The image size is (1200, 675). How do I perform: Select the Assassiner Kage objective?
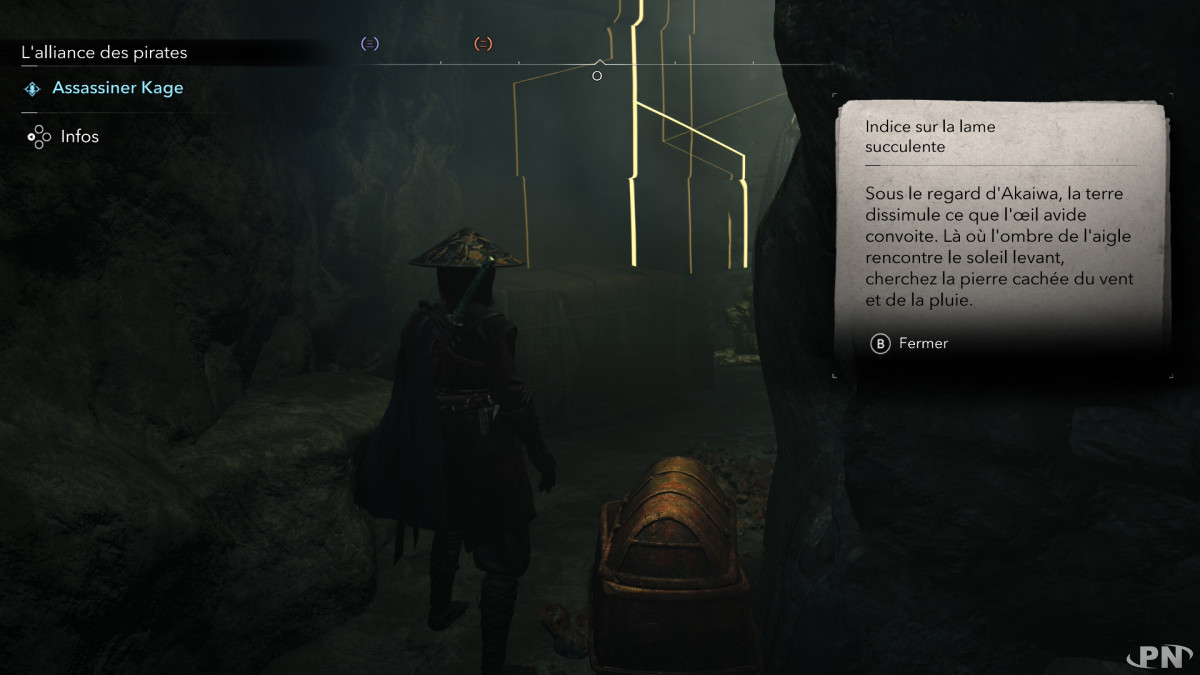(117, 88)
